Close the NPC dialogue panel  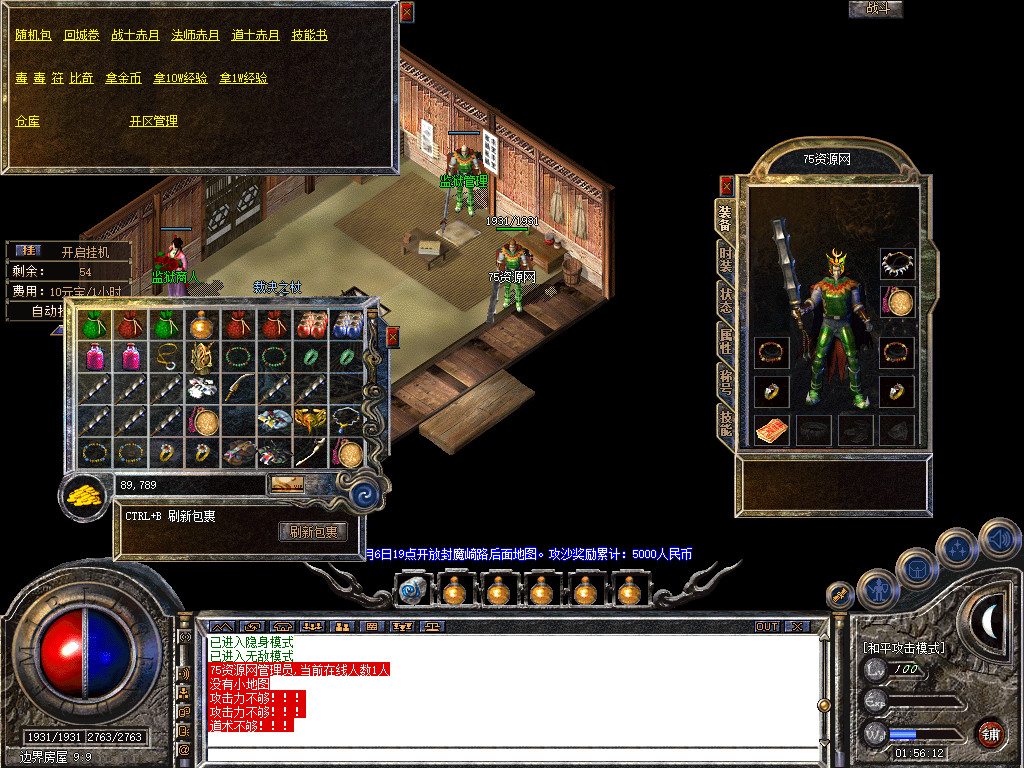[x=406, y=12]
